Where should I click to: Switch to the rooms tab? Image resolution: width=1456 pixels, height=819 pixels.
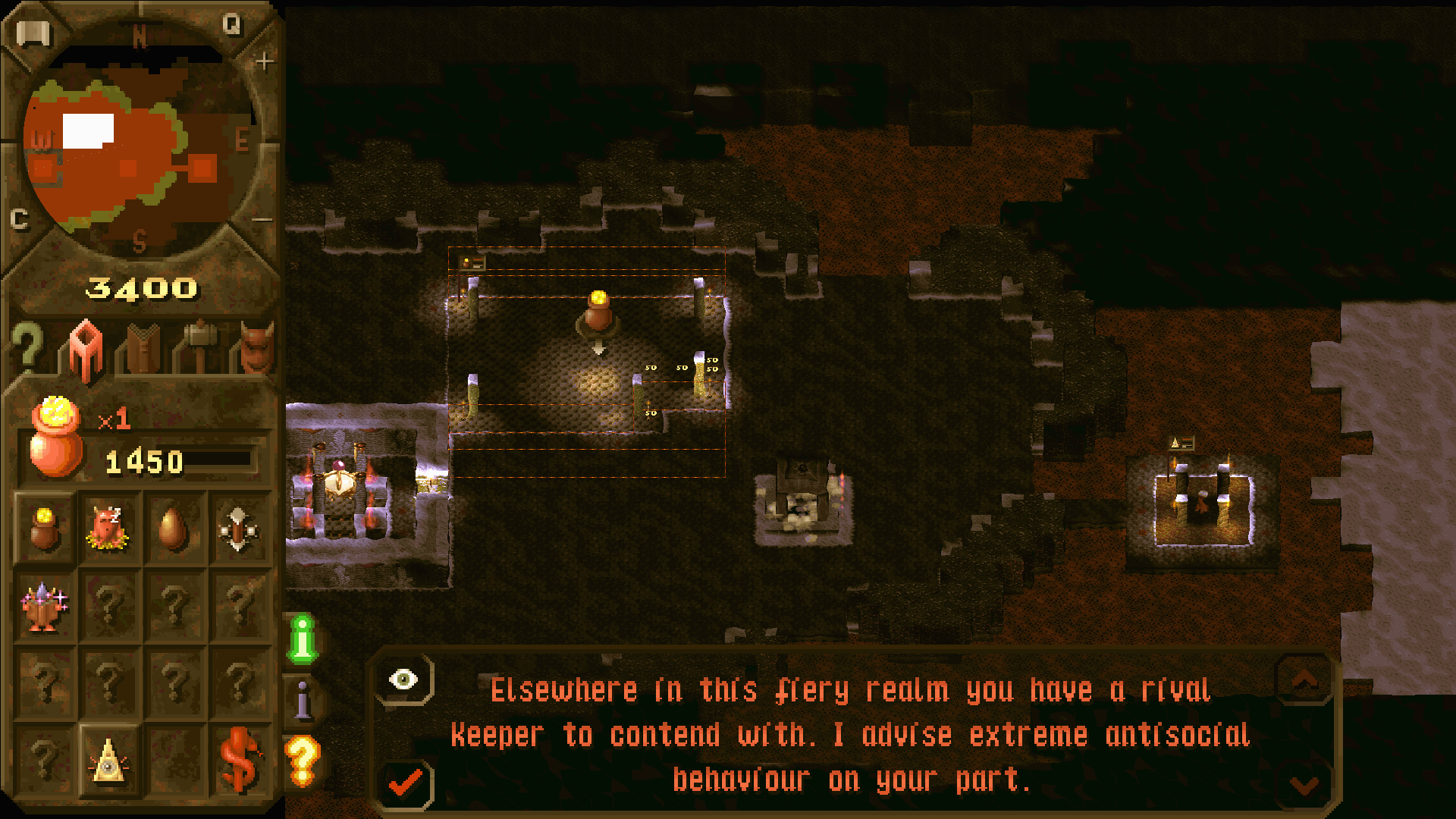click(x=86, y=349)
